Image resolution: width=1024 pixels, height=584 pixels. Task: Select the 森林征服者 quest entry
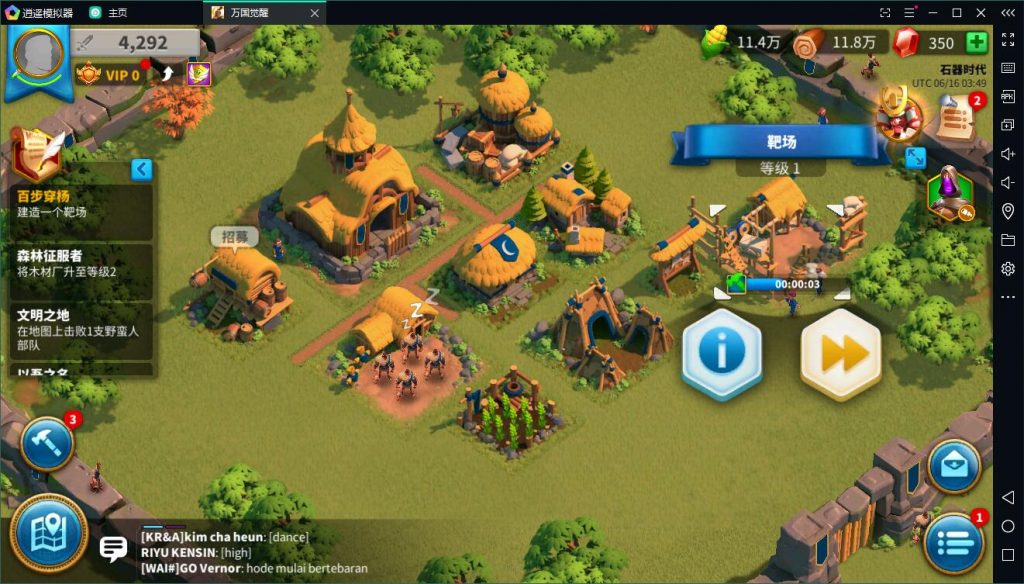tap(82, 264)
